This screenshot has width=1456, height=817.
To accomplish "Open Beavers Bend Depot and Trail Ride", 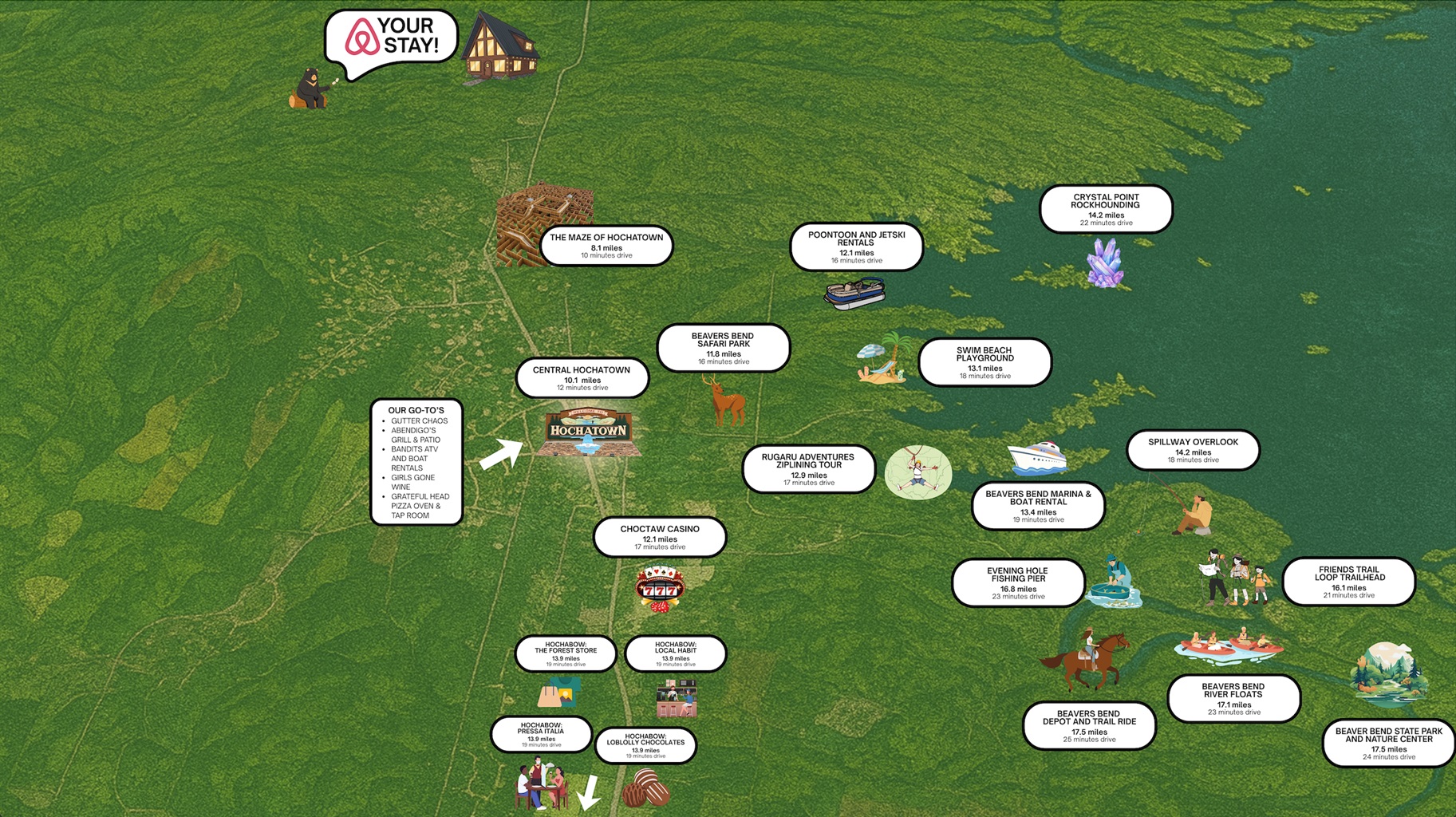I will point(1089,725).
